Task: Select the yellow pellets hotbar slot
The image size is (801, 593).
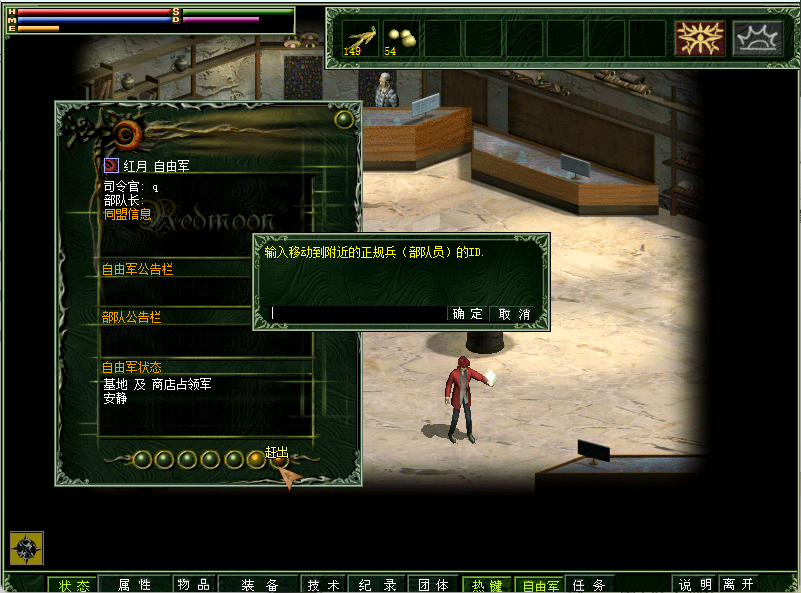Action: (x=401, y=38)
